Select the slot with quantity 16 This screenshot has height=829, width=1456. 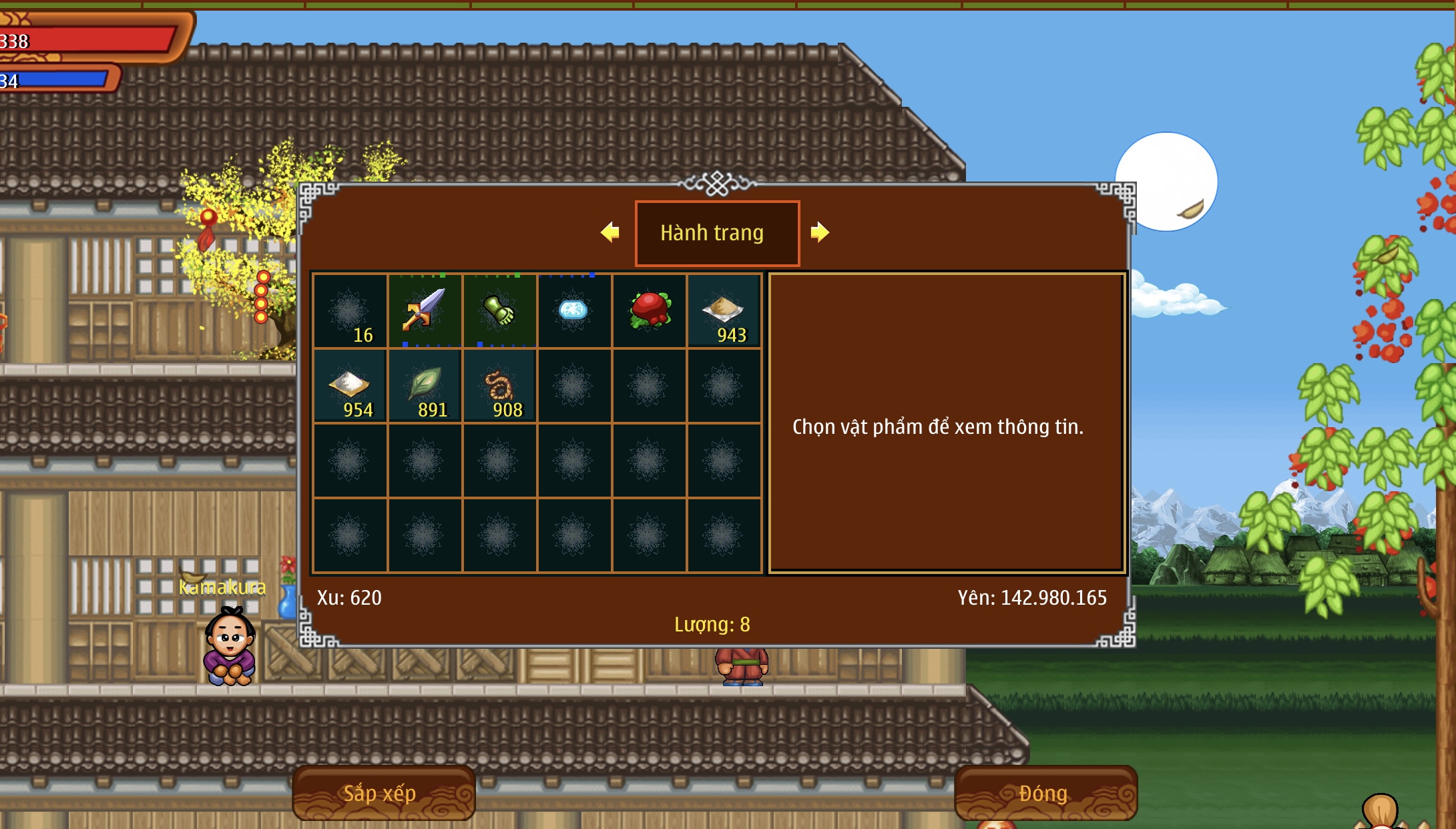[x=350, y=312]
